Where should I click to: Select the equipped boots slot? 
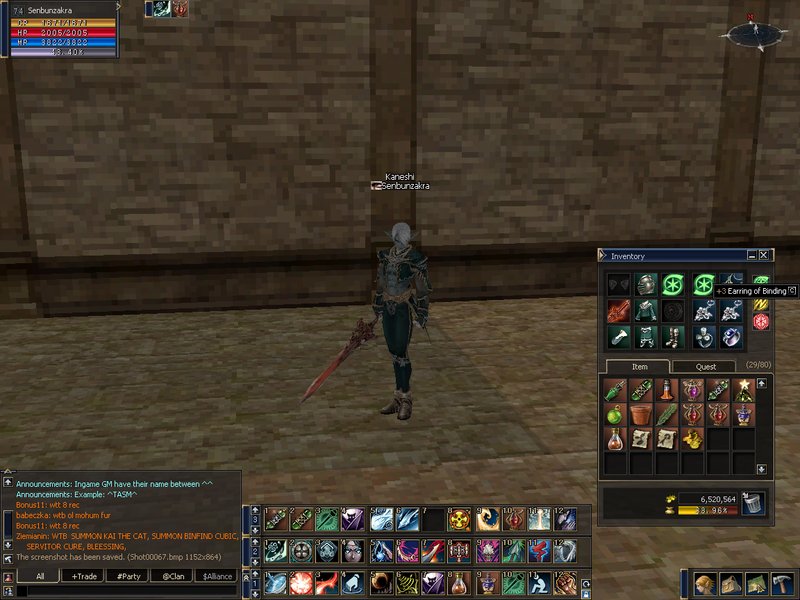coord(671,337)
